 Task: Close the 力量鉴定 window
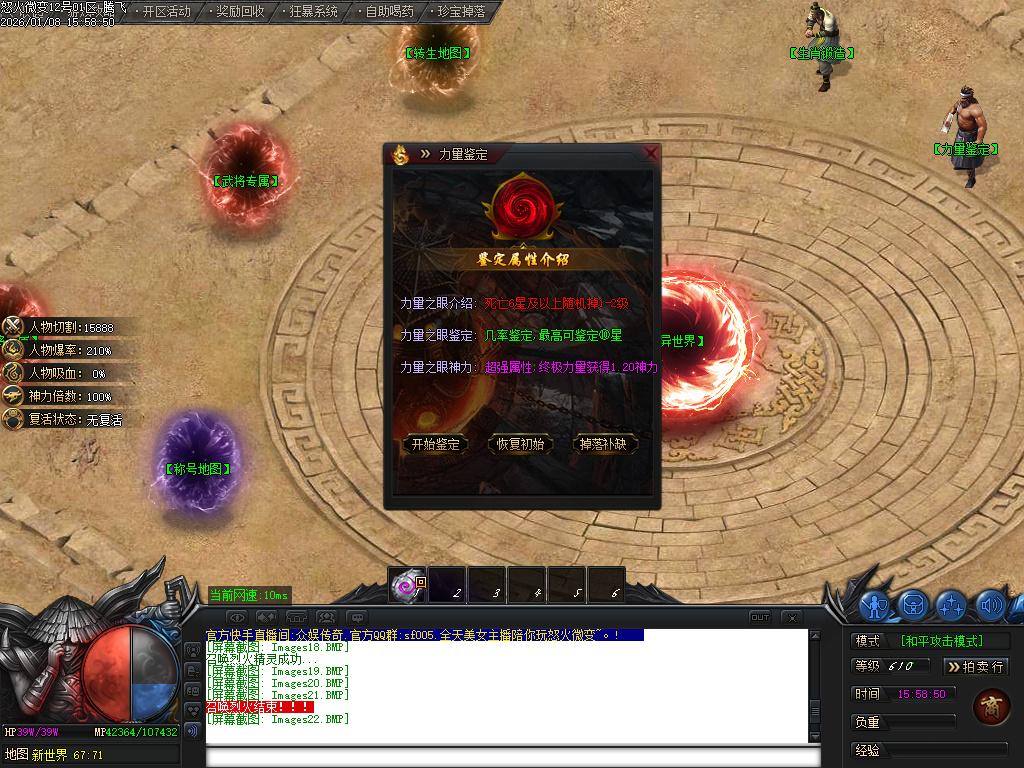pos(651,153)
